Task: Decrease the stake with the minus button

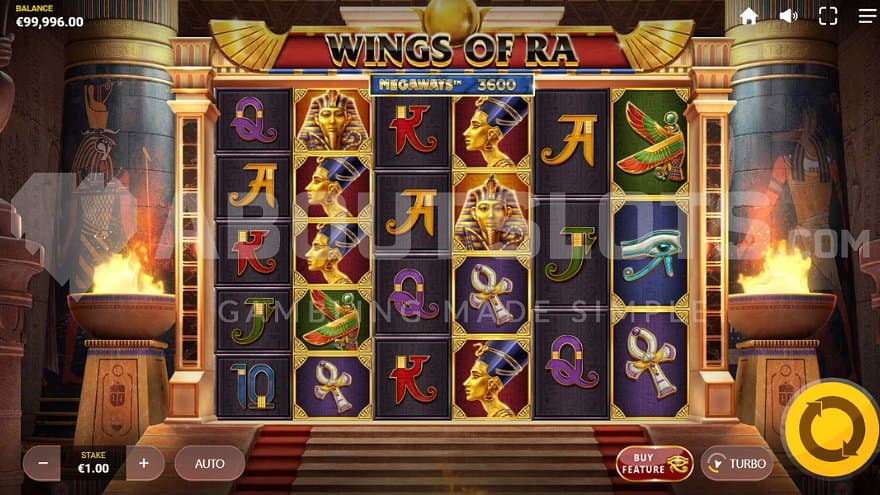Action: click(x=42, y=463)
